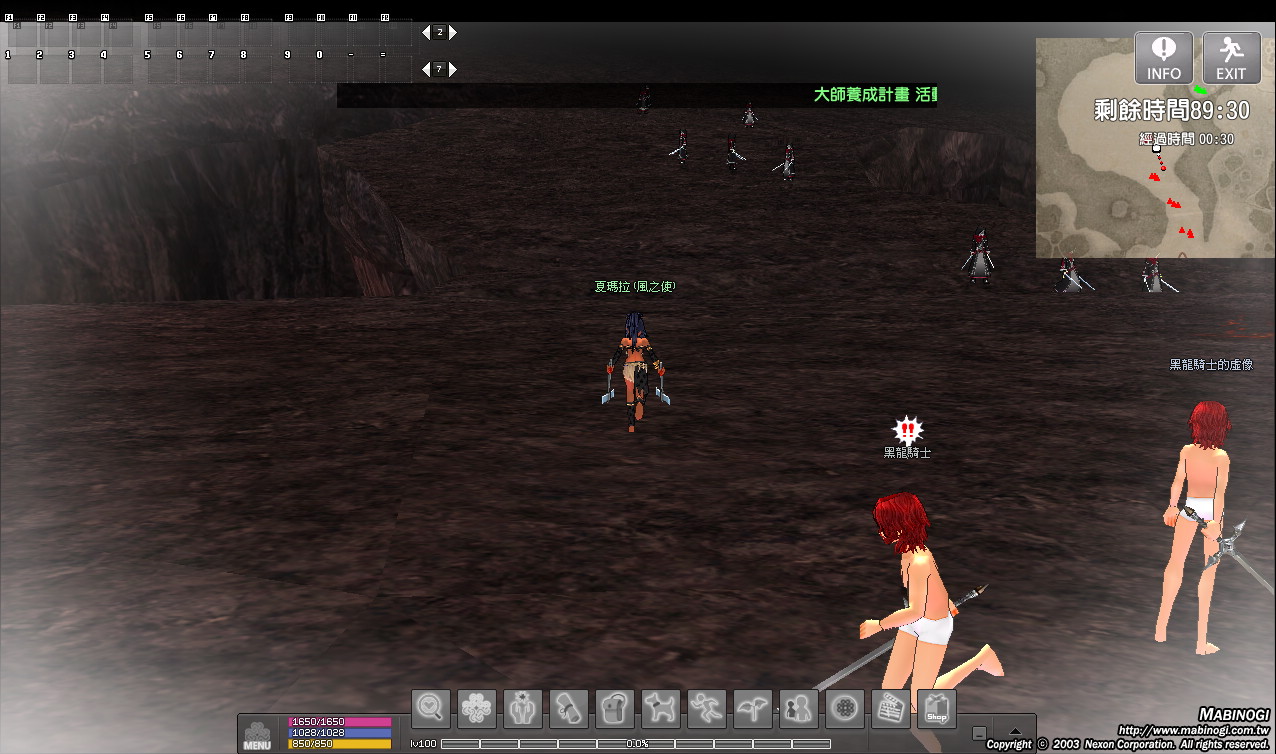Click the round yarn ball icon
The width and height of the screenshot is (1276, 754).
point(845,708)
